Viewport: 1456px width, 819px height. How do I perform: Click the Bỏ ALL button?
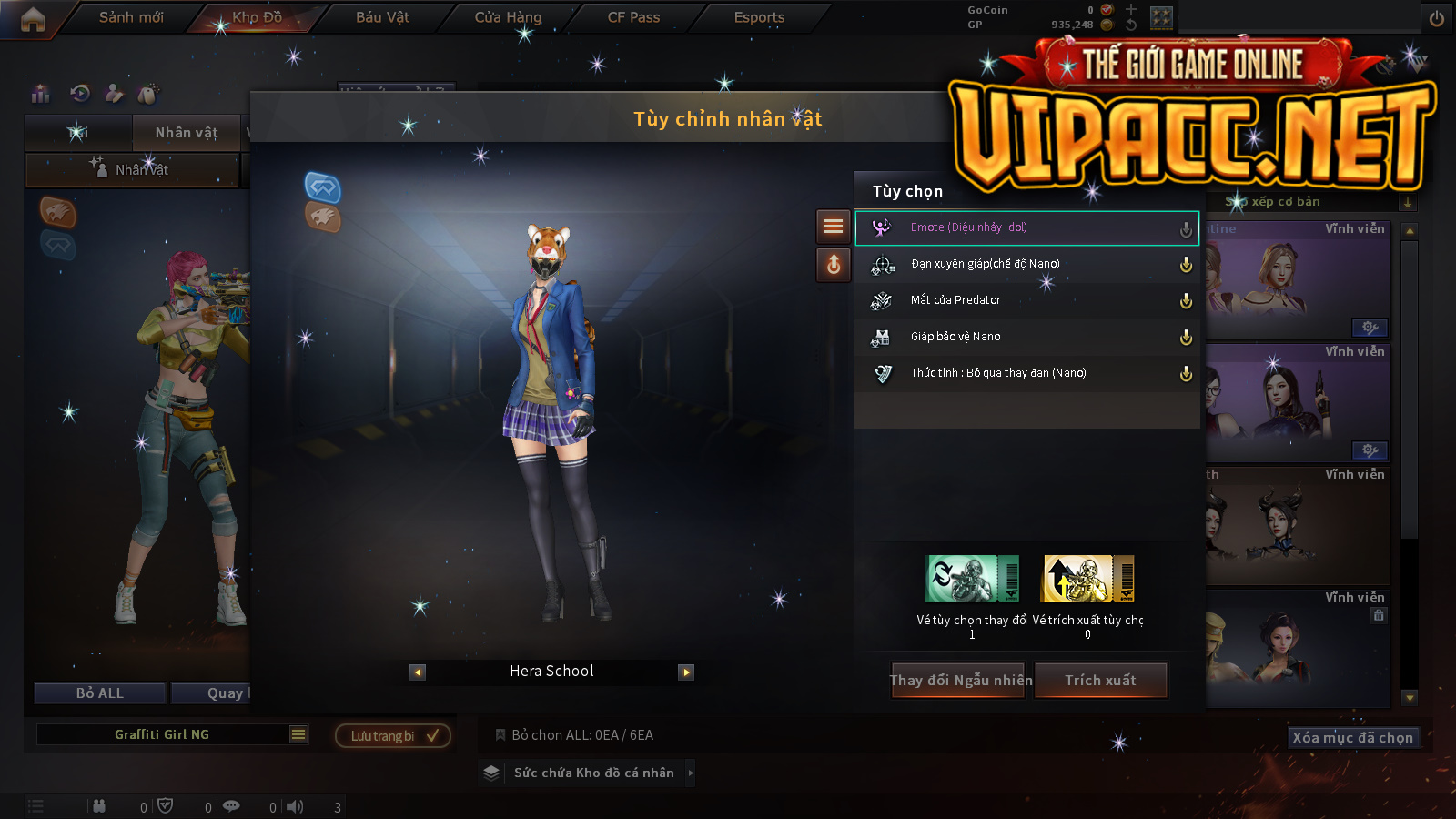pos(100,693)
